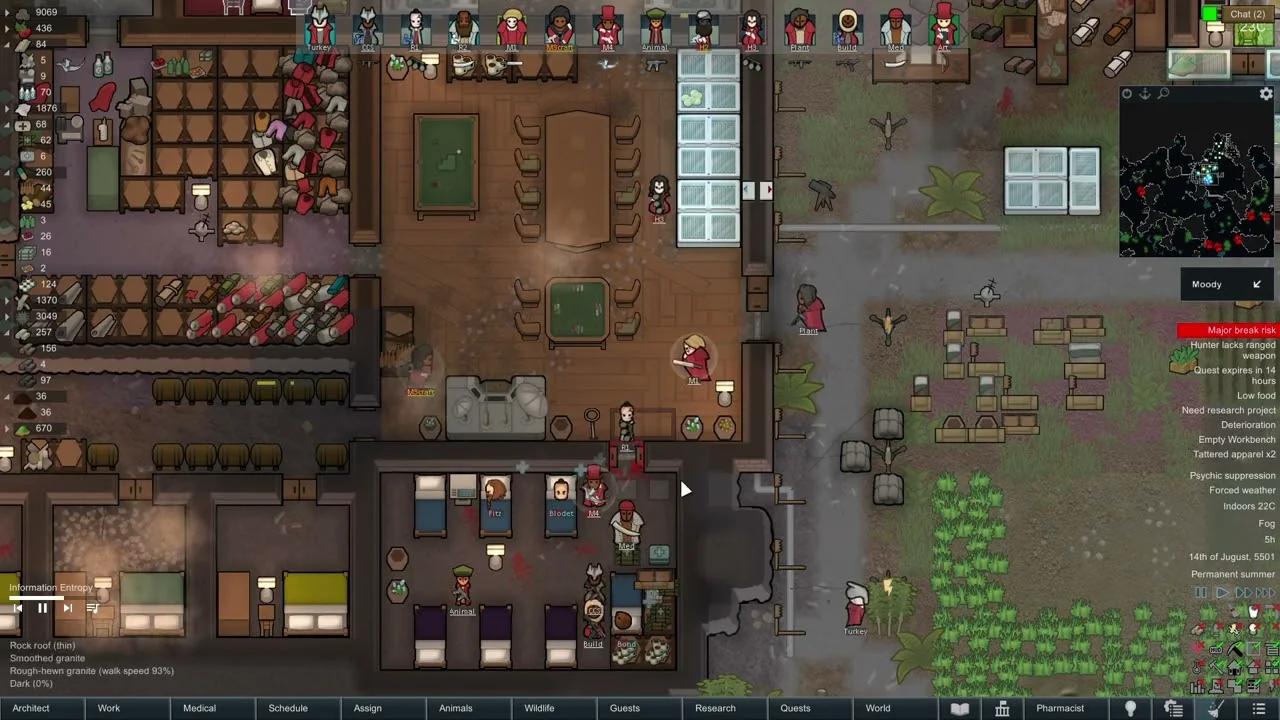1280x720 pixels.
Task: Pause the Information Entropy music track
Action: click(42, 608)
